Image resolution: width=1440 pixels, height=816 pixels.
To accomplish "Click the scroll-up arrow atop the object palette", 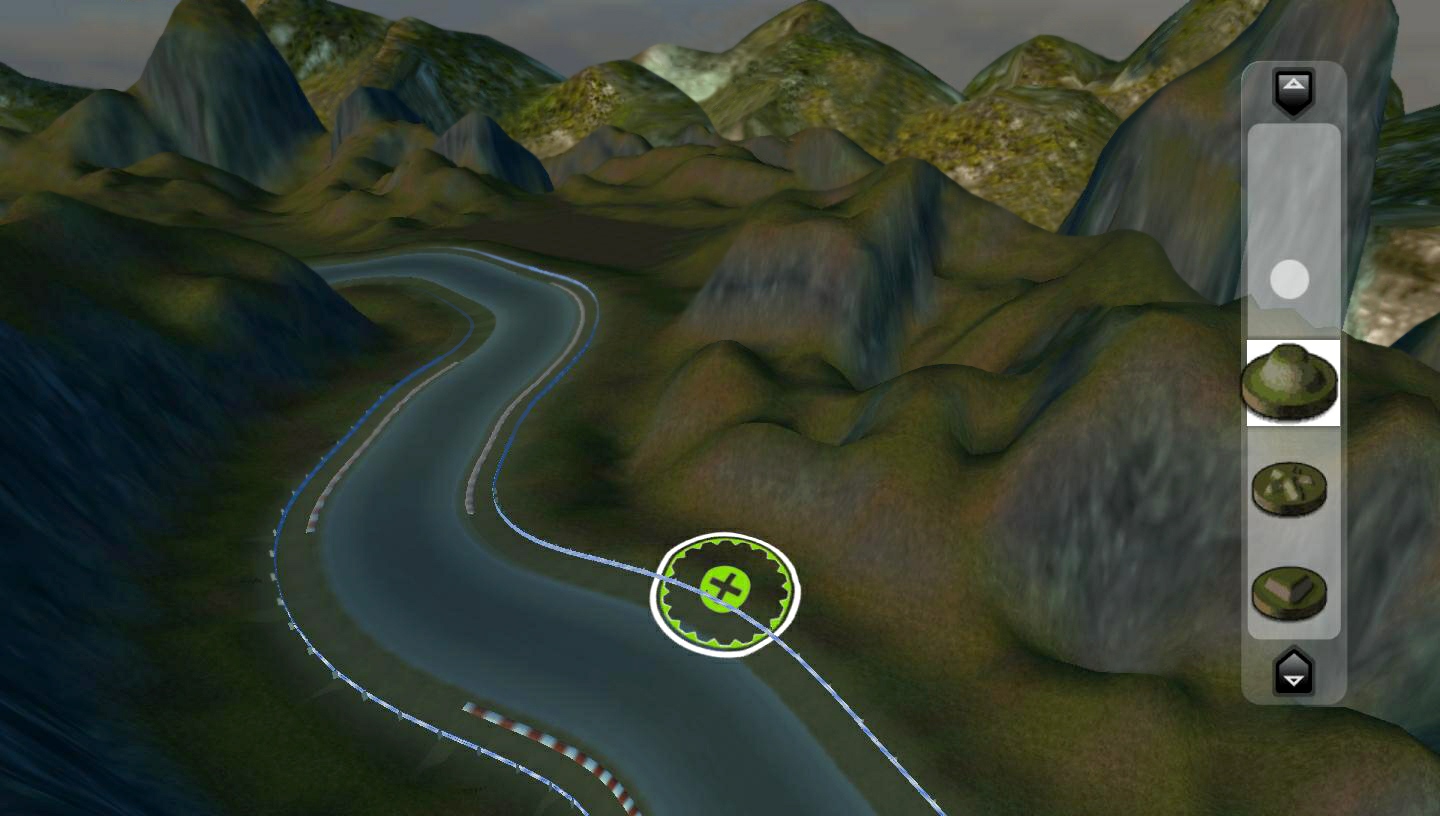I will pos(1292,88).
